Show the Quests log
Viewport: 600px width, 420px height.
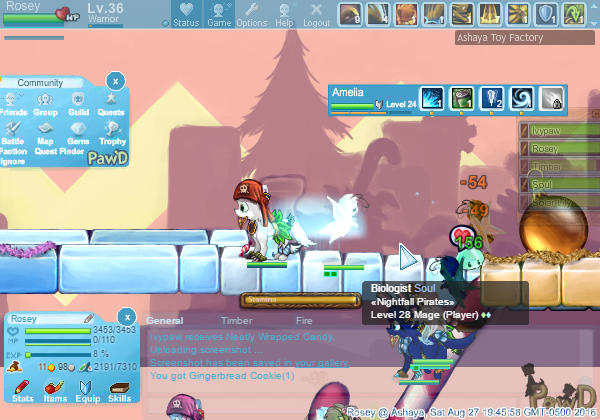pyautogui.click(x=111, y=105)
